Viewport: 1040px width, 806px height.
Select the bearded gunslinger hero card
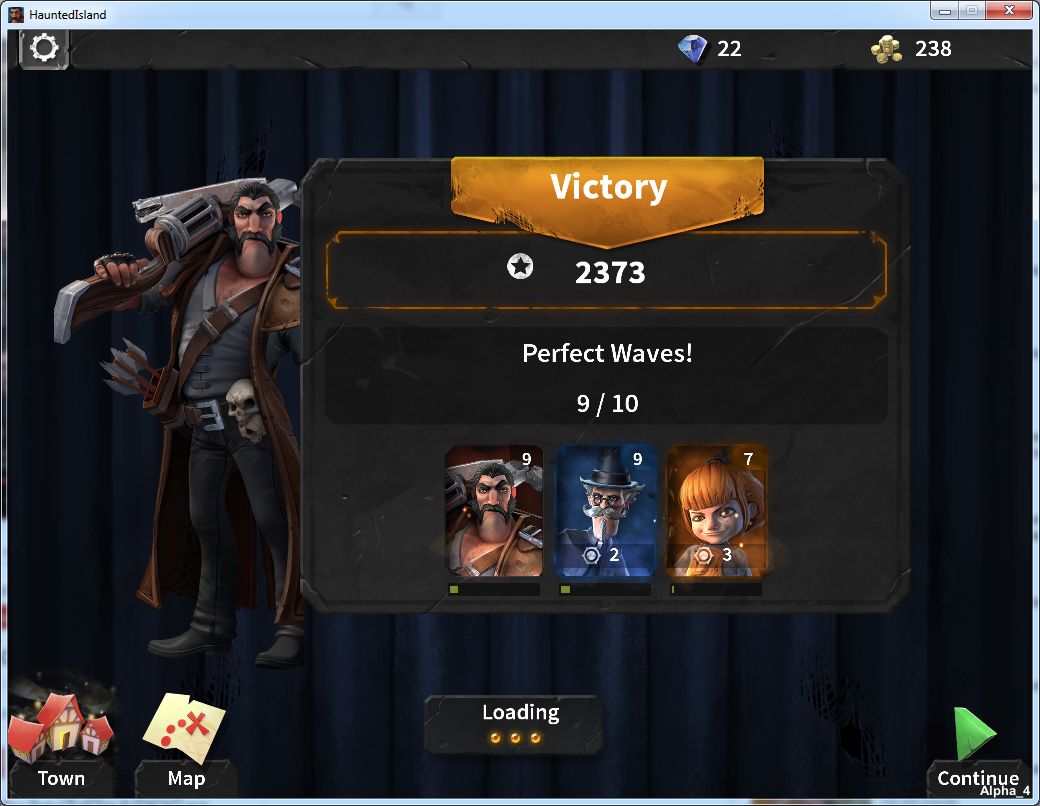click(494, 511)
